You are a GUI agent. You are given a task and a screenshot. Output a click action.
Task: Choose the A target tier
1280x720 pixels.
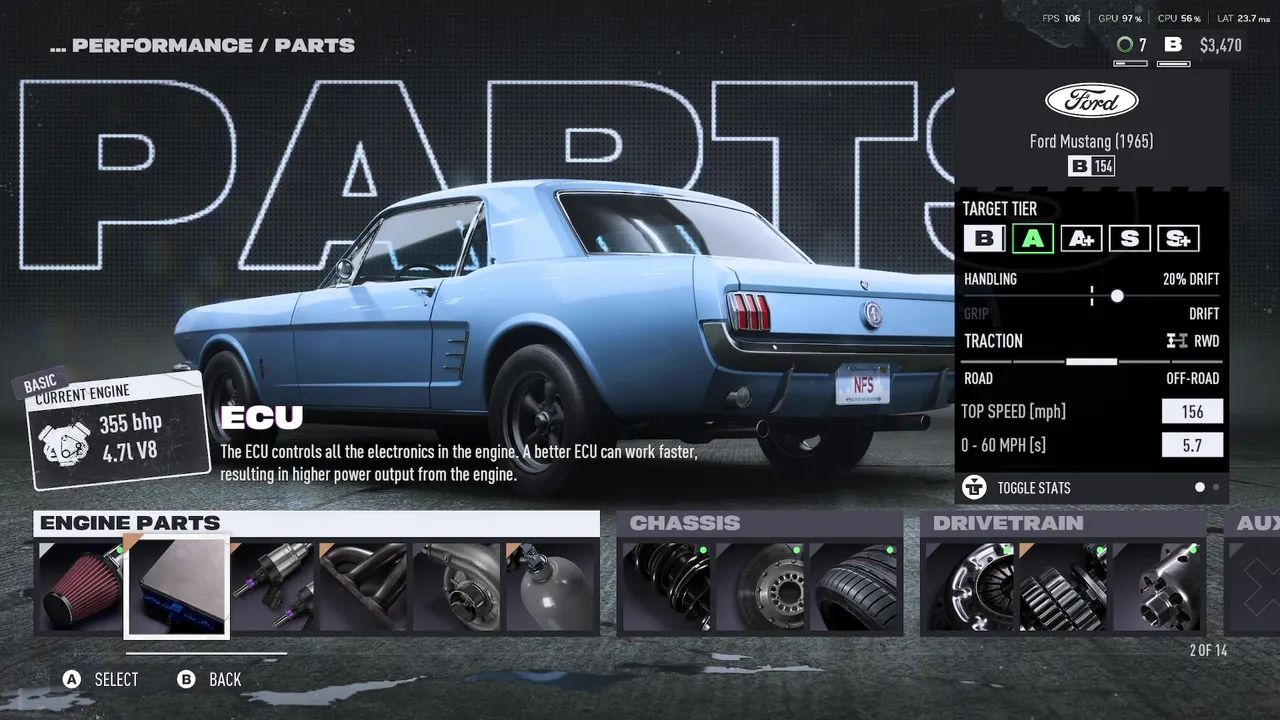pyautogui.click(x=1033, y=239)
